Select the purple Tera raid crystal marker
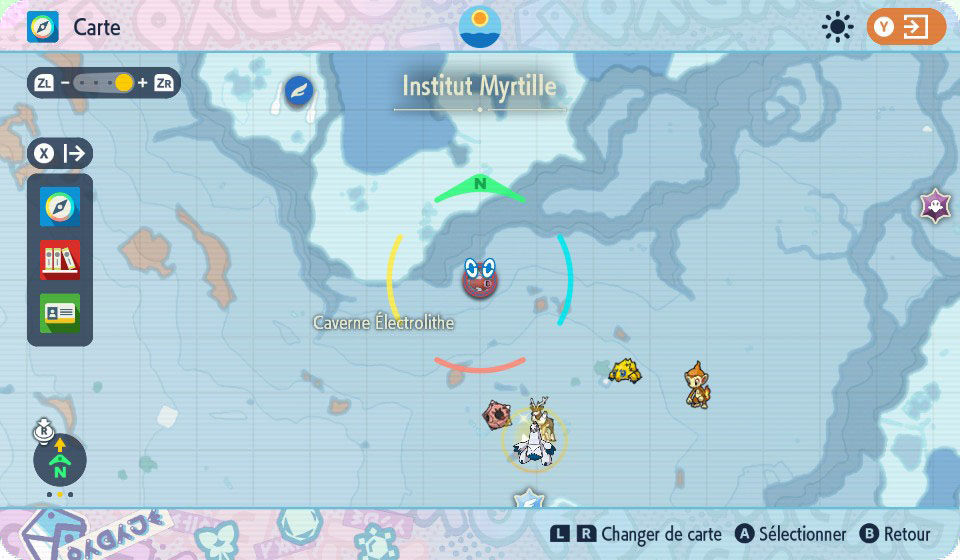This screenshot has width=960, height=560. click(x=935, y=207)
